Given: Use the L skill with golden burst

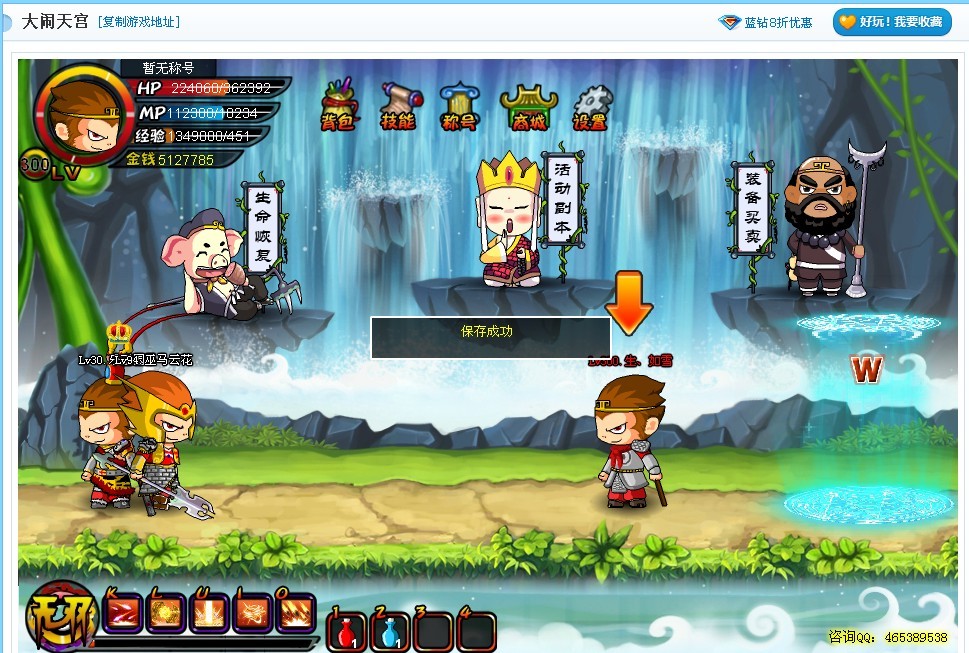Looking at the screenshot, I should point(166,613).
